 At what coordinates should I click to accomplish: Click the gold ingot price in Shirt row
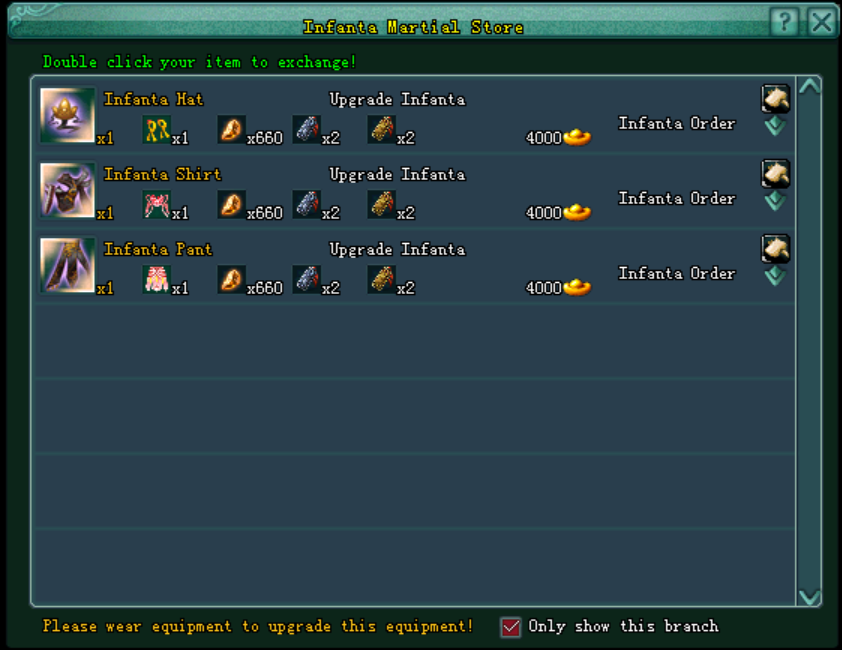(x=577, y=213)
